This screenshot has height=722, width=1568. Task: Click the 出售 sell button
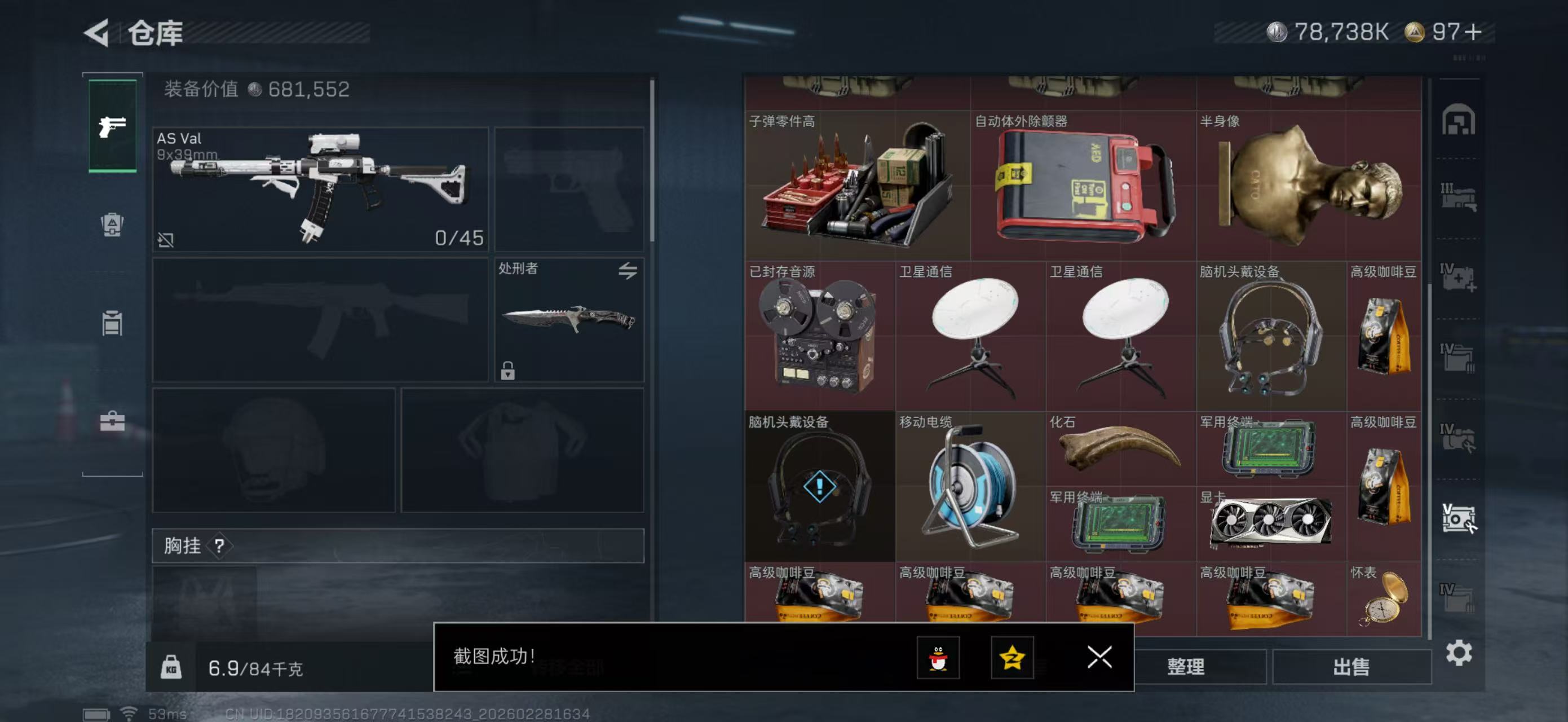click(x=1351, y=667)
